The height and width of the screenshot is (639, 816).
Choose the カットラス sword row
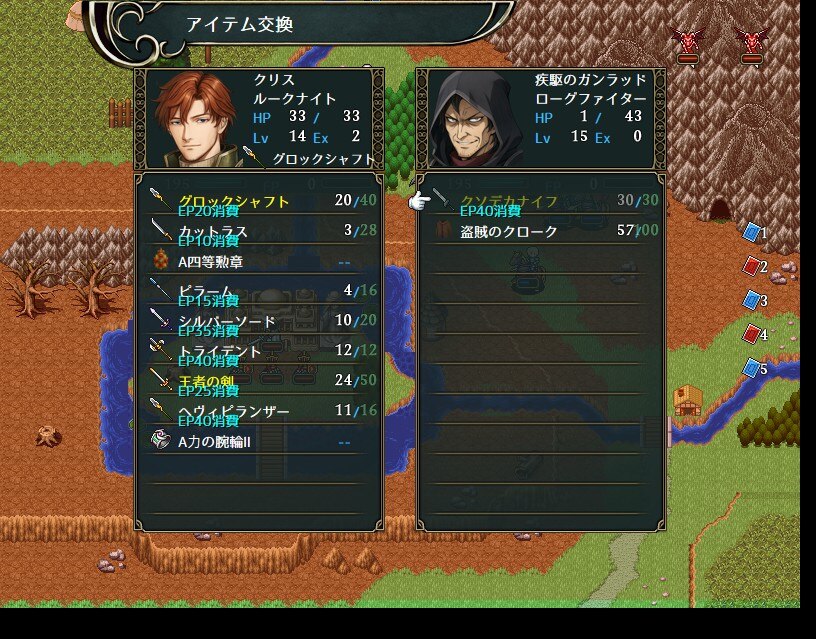213,231
